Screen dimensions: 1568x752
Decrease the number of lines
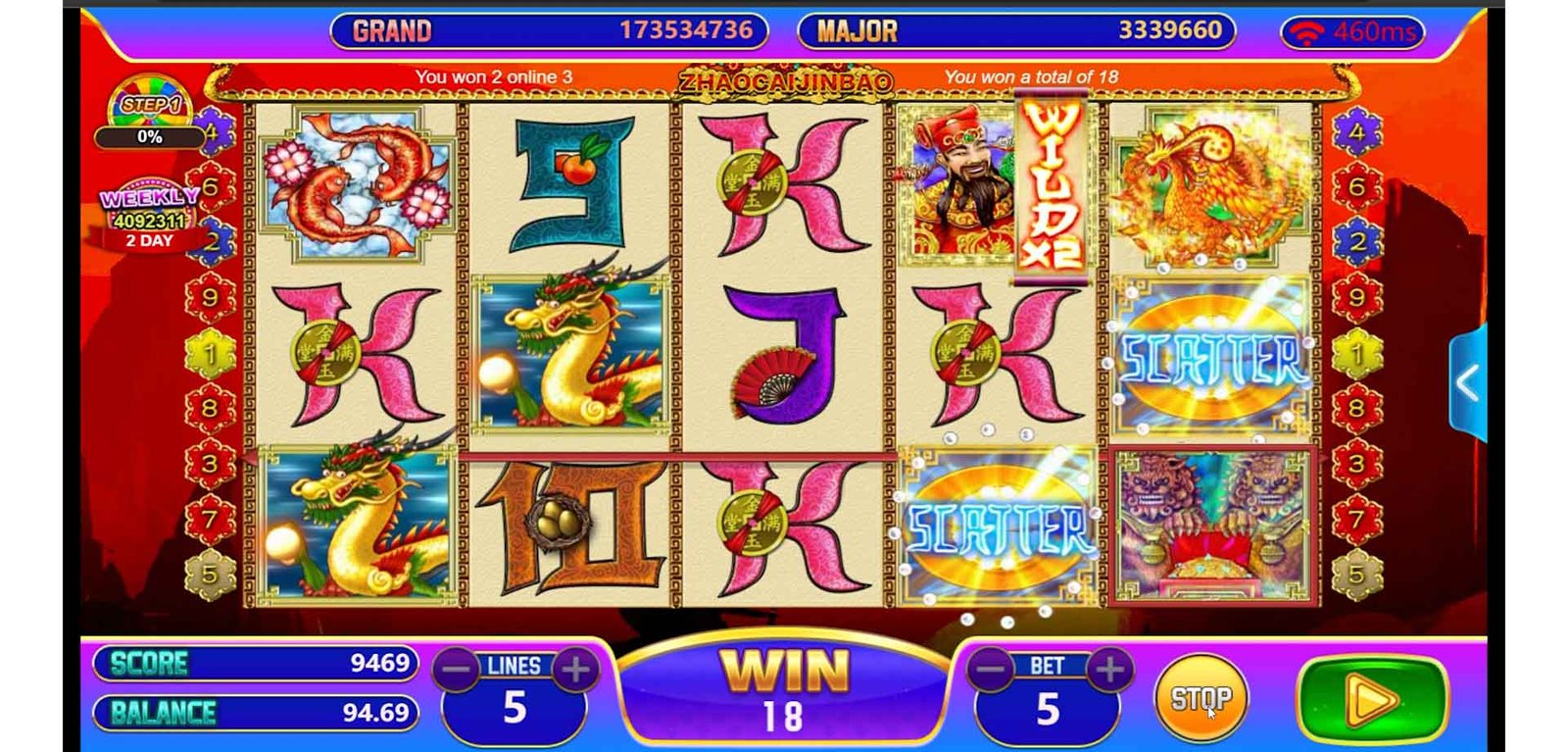pyautogui.click(x=457, y=671)
